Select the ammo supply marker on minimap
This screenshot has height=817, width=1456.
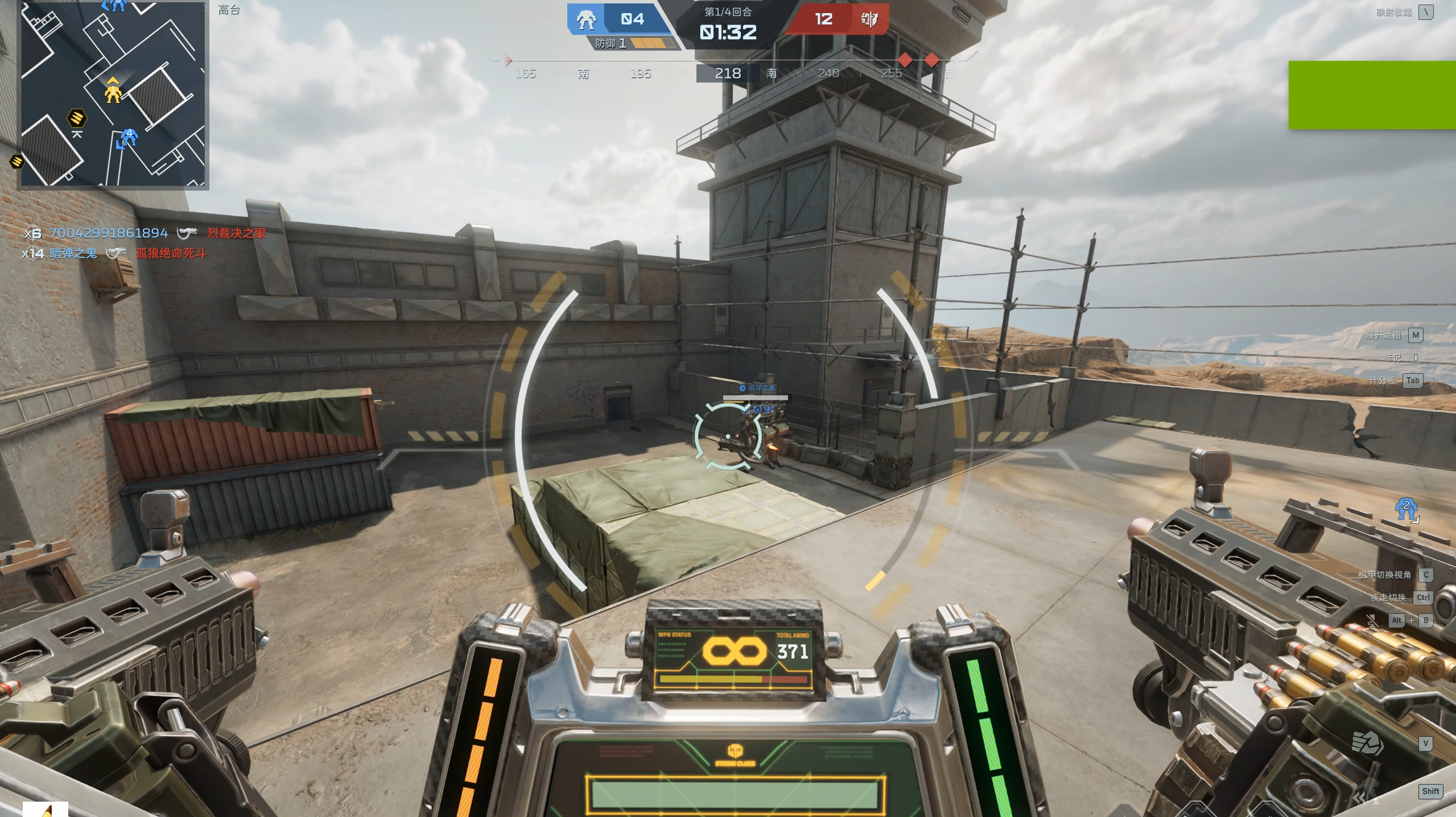tap(77, 118)
